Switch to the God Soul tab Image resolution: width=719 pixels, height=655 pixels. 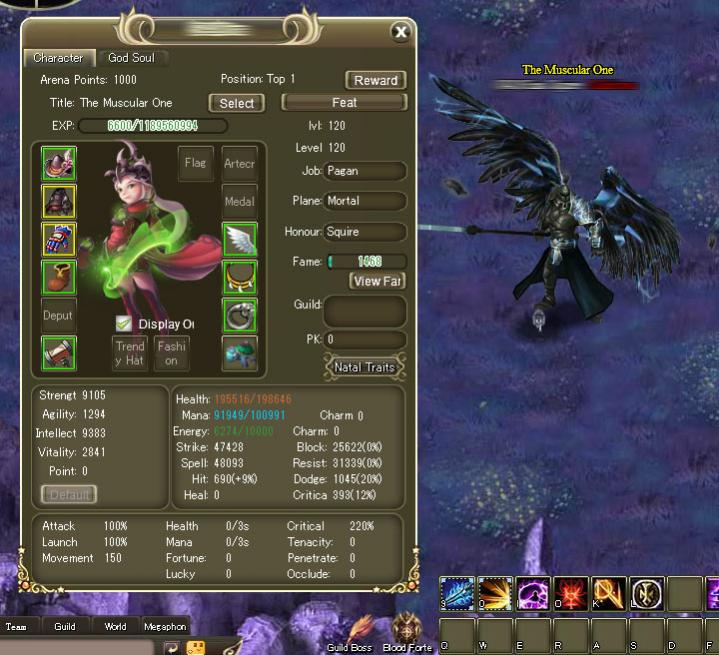click(131, 58)
